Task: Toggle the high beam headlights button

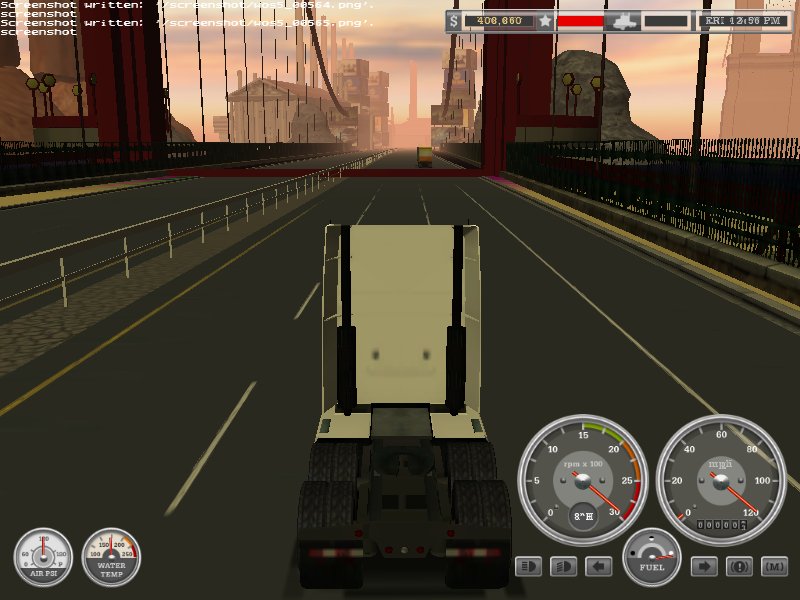Action: pyautogui.click(x=529, y=567)
